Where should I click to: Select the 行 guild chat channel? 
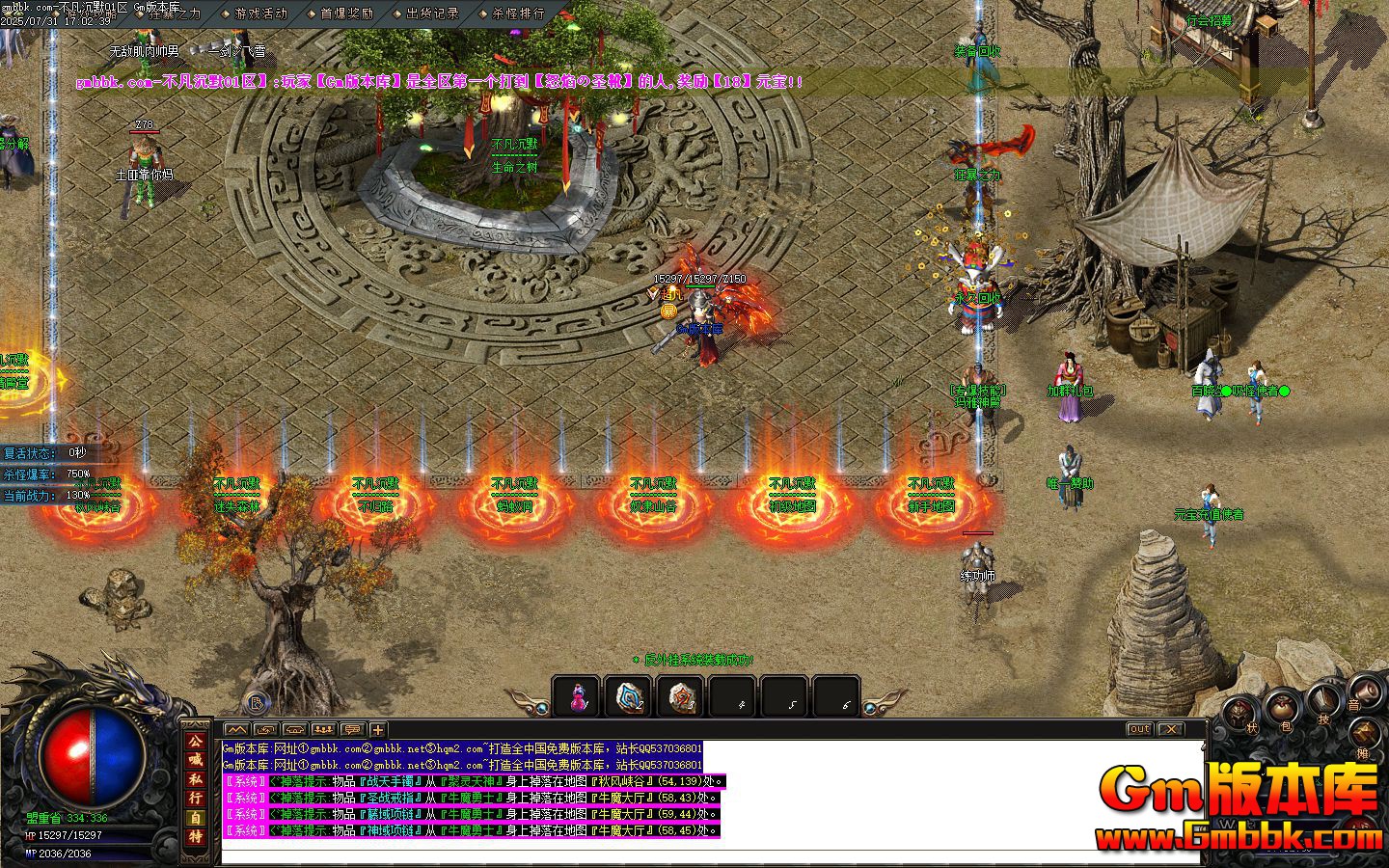click(196, 798)
